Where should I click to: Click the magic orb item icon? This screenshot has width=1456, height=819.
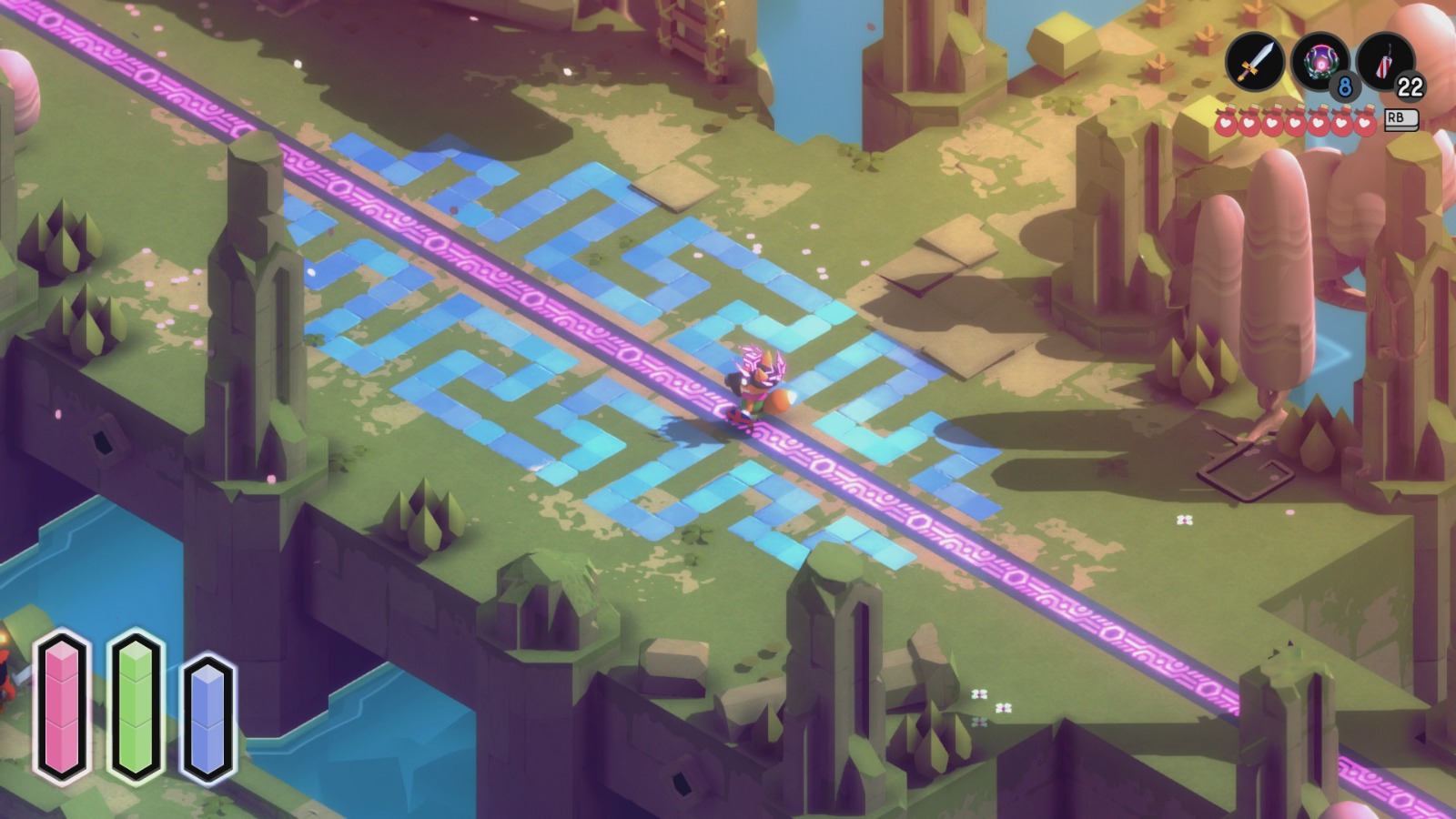coord(1319,62)
